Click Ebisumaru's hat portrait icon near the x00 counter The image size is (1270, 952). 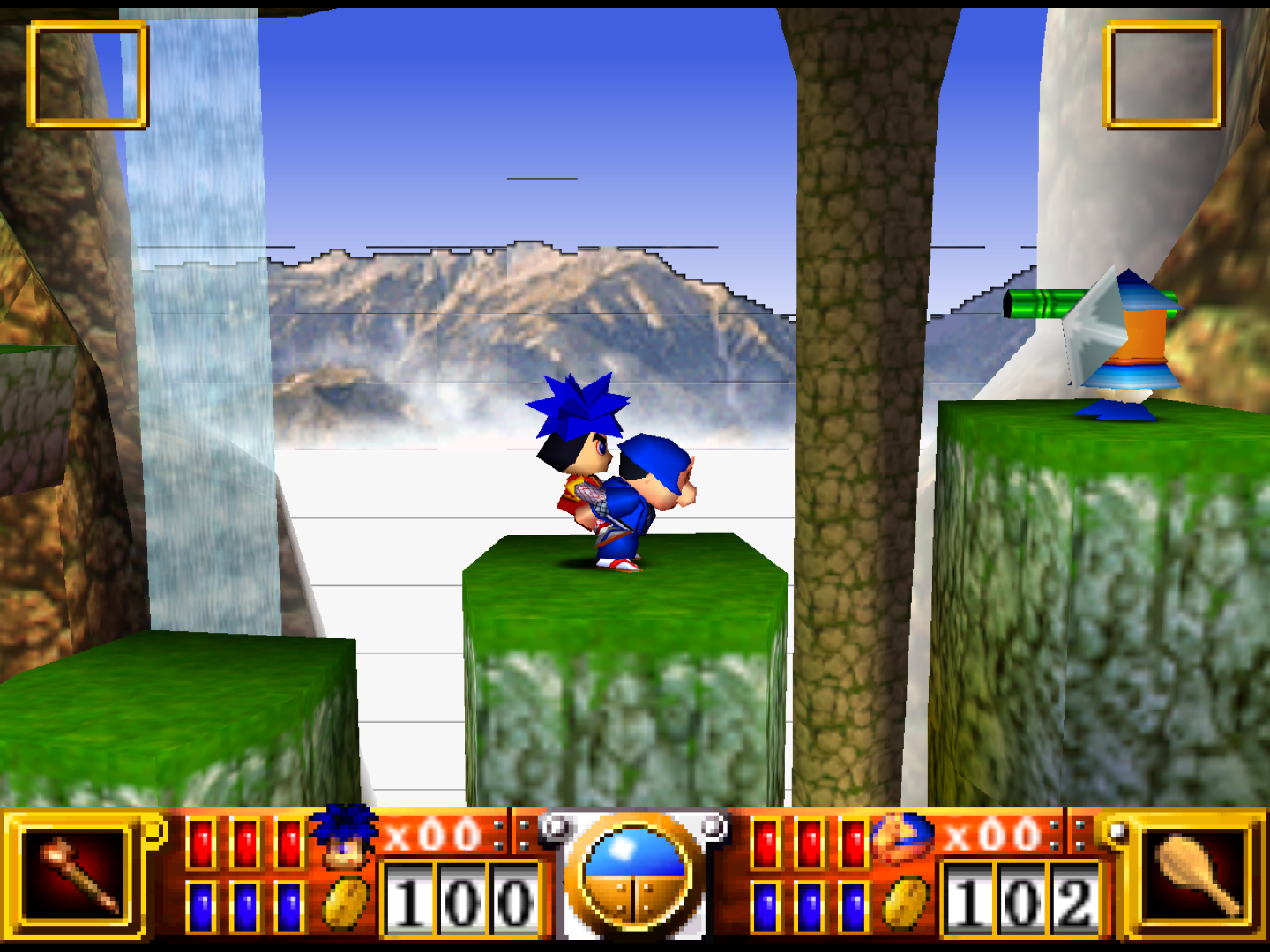point(900,837)
